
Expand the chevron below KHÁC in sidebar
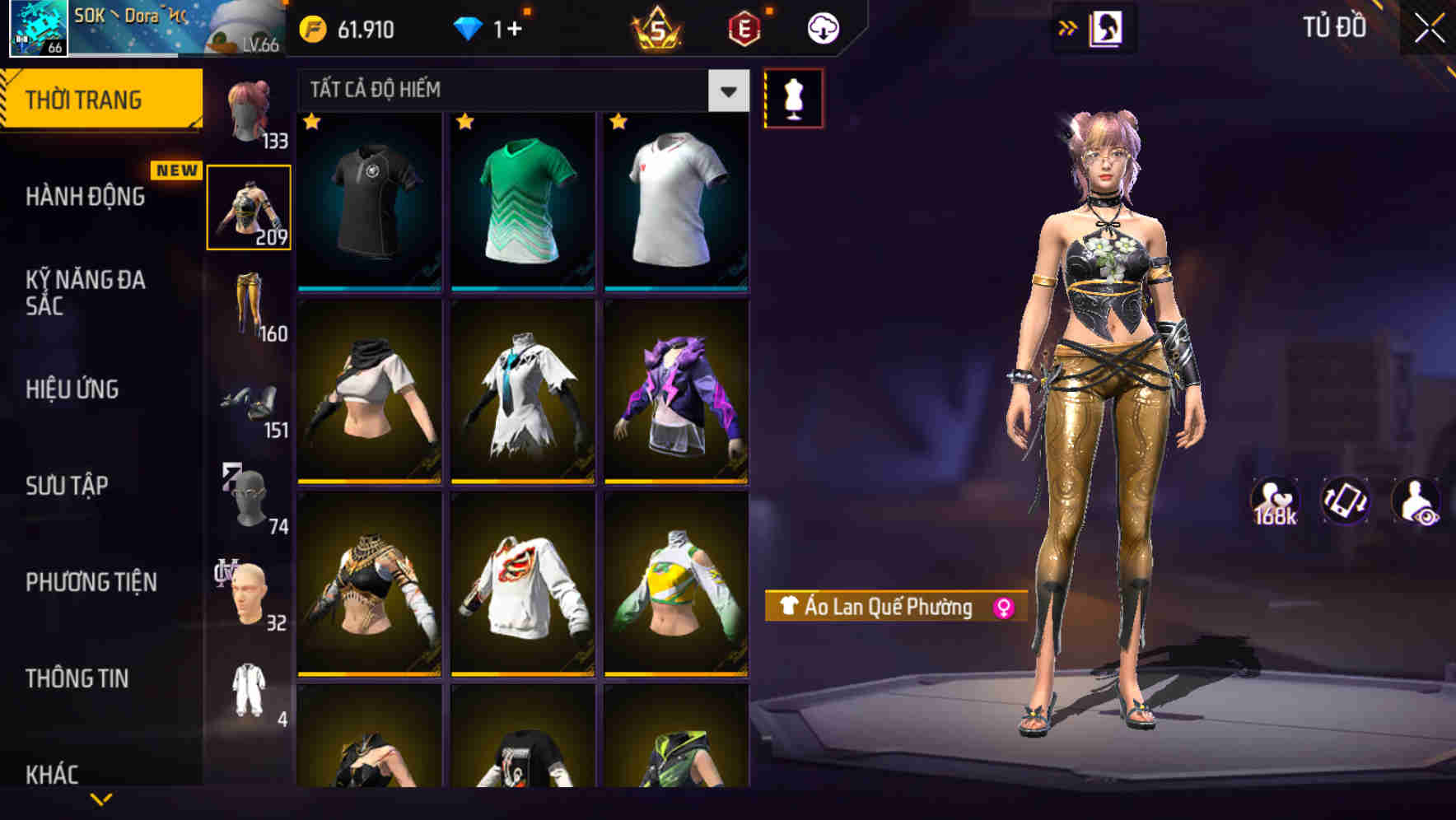pos(101,799)
